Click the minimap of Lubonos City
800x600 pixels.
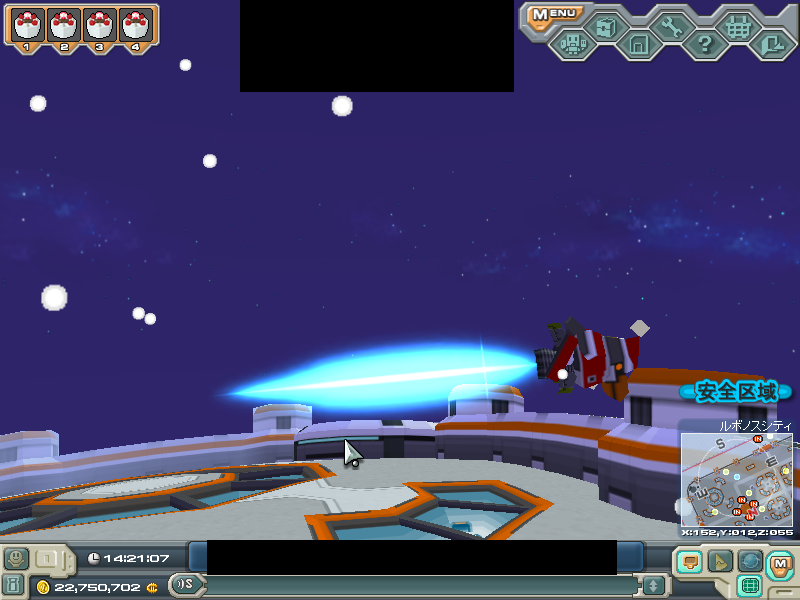[737, 480]
